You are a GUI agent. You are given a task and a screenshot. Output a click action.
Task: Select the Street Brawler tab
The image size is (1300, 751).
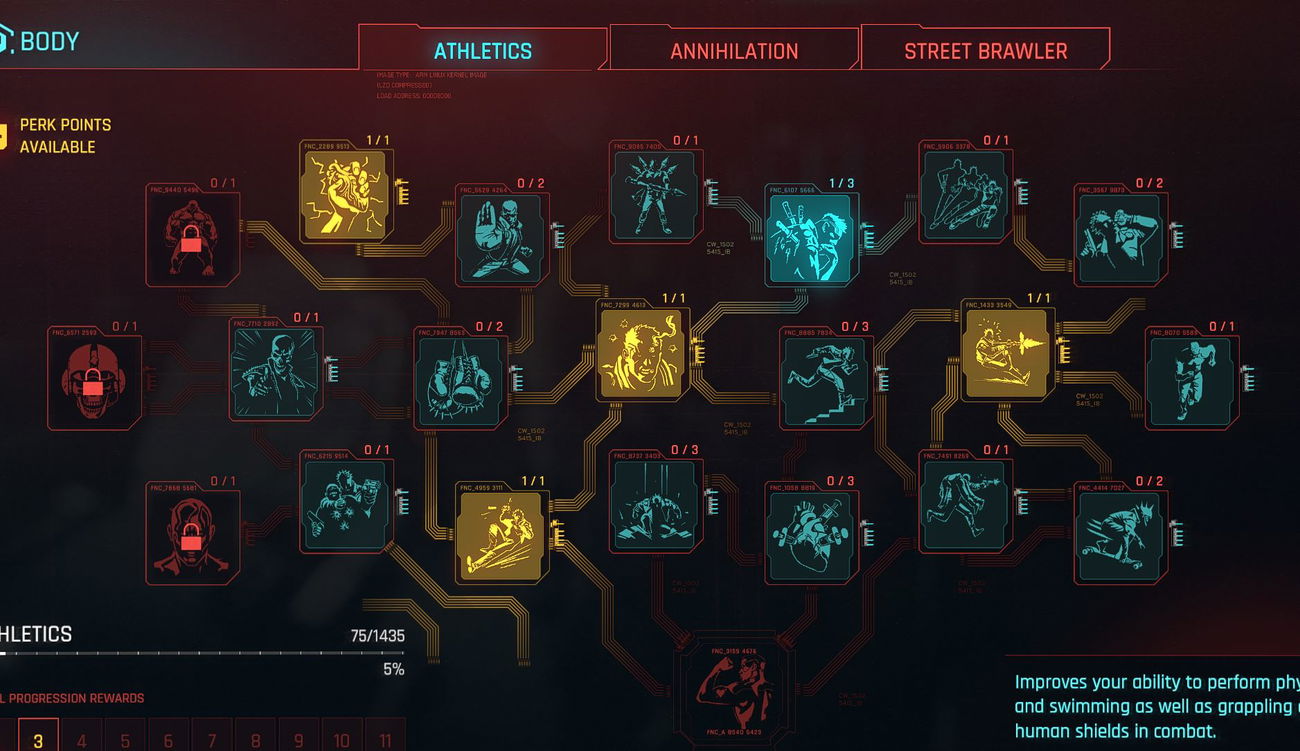[x=985, y=51]
